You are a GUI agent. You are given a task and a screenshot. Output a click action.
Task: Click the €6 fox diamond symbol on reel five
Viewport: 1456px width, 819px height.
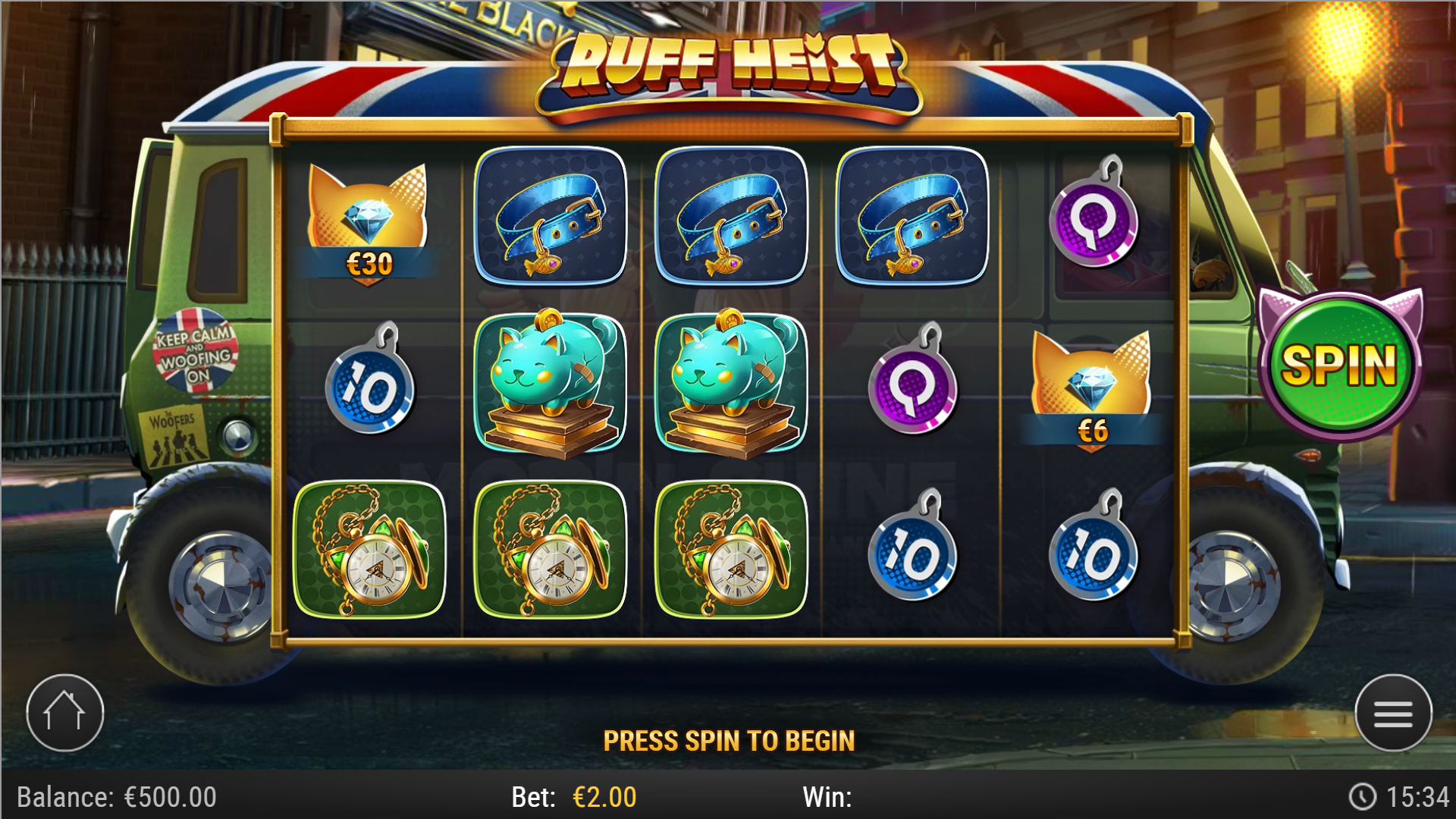point(1090,383)
